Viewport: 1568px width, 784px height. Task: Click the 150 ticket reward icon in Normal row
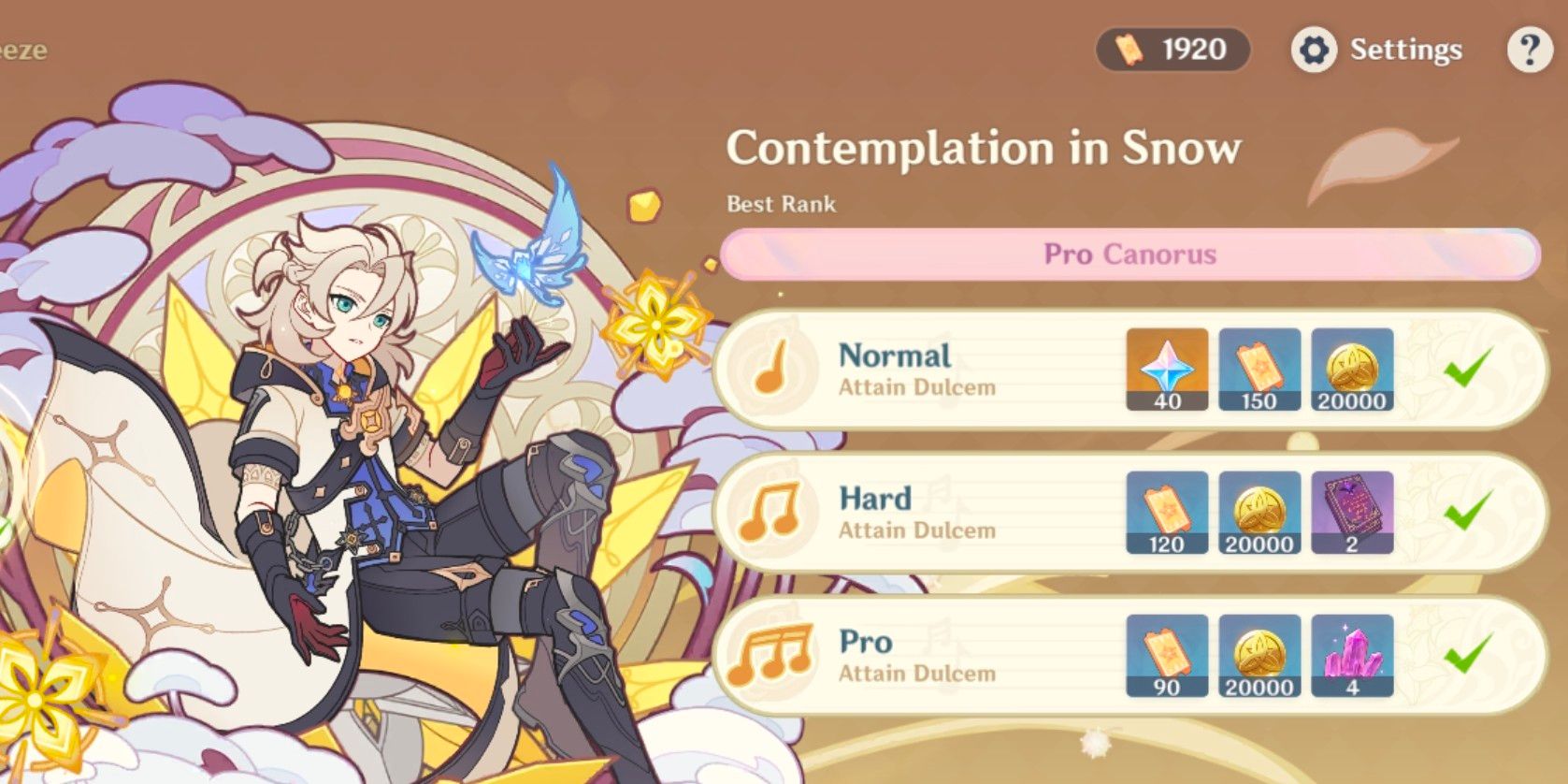pos(1260,369)
